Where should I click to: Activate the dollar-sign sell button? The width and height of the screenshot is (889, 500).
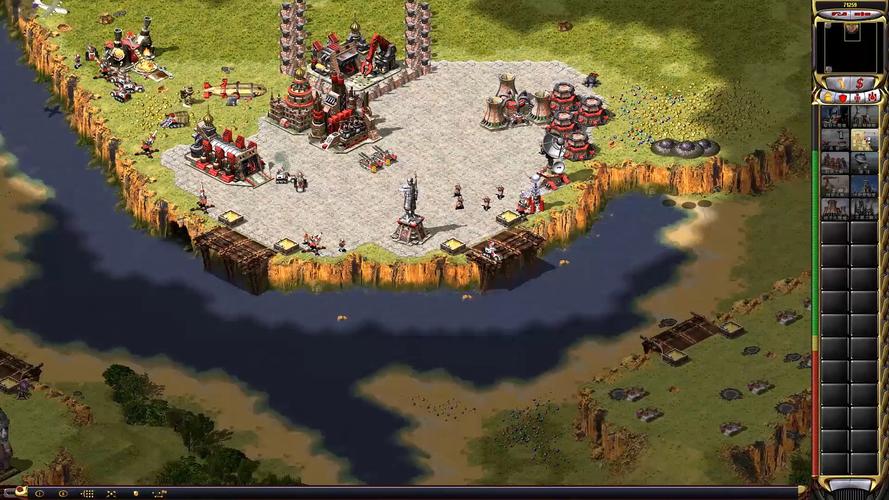tap(859, 82)
